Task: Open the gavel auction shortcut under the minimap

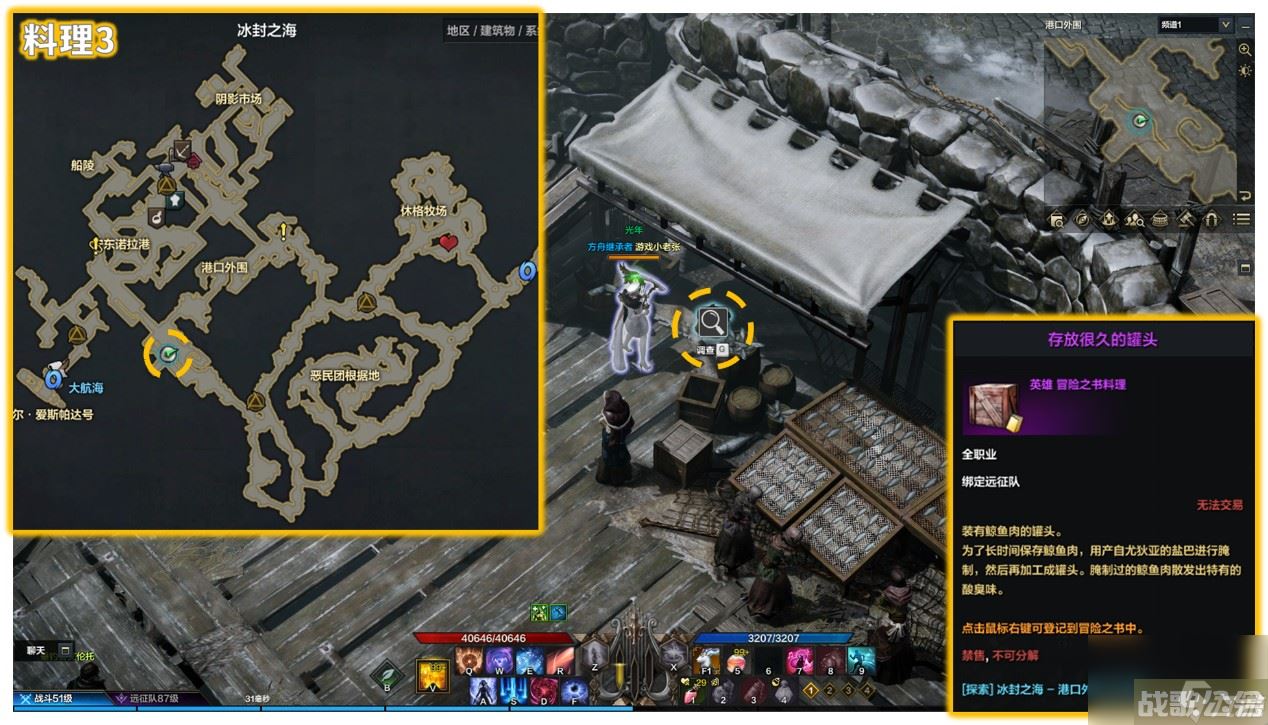Action: pyautogui.click(x=1186, y=219)
